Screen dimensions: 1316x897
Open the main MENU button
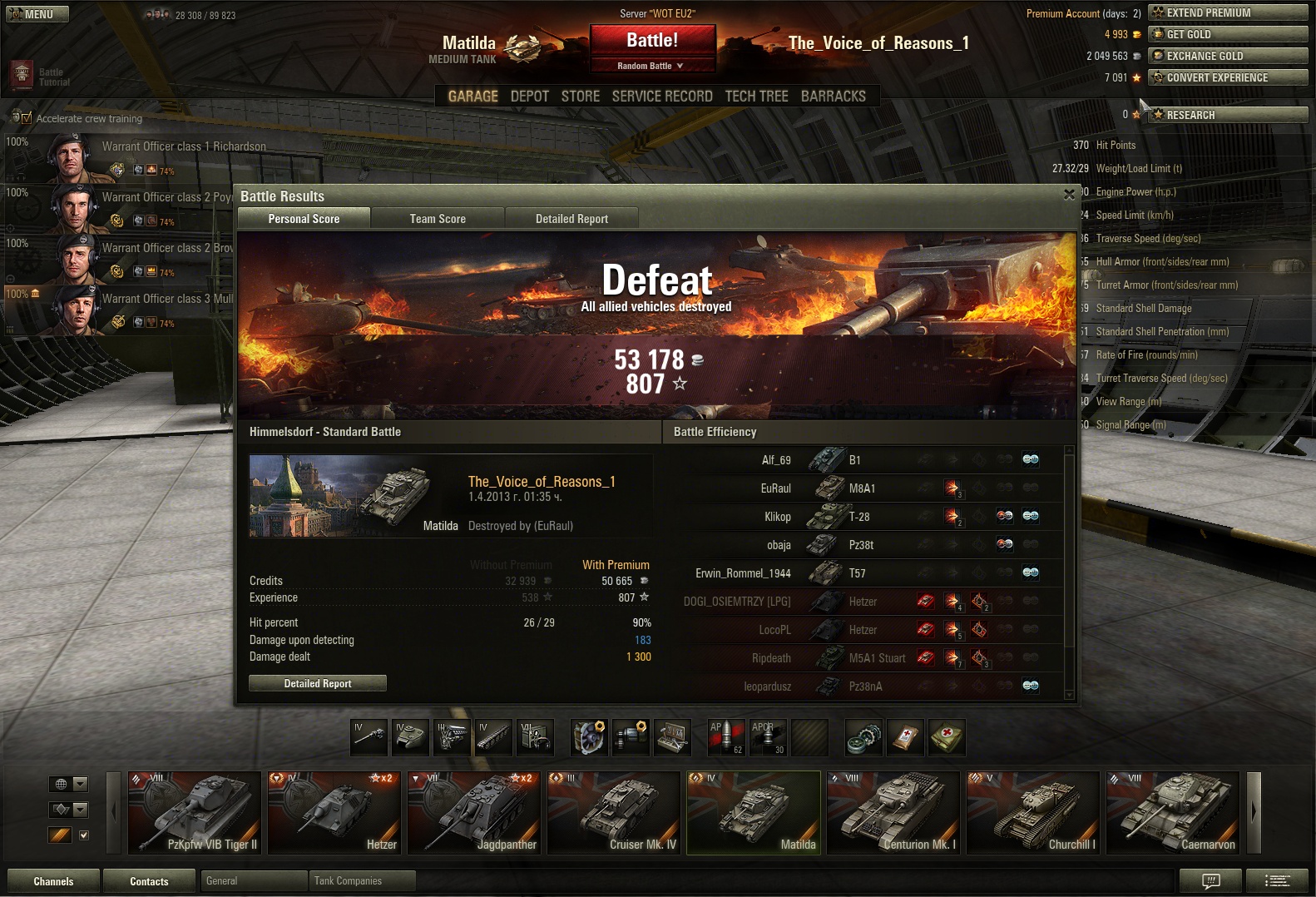click(x=37, y=14)
